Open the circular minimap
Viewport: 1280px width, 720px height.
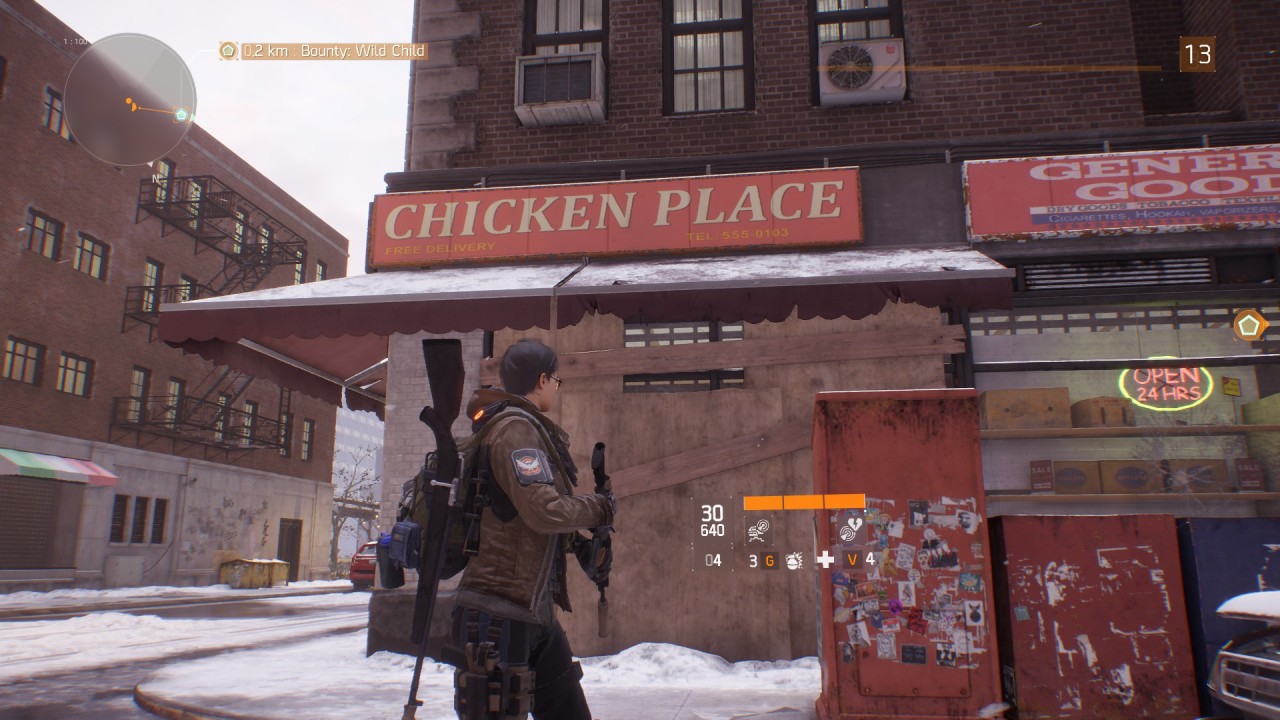130,100
